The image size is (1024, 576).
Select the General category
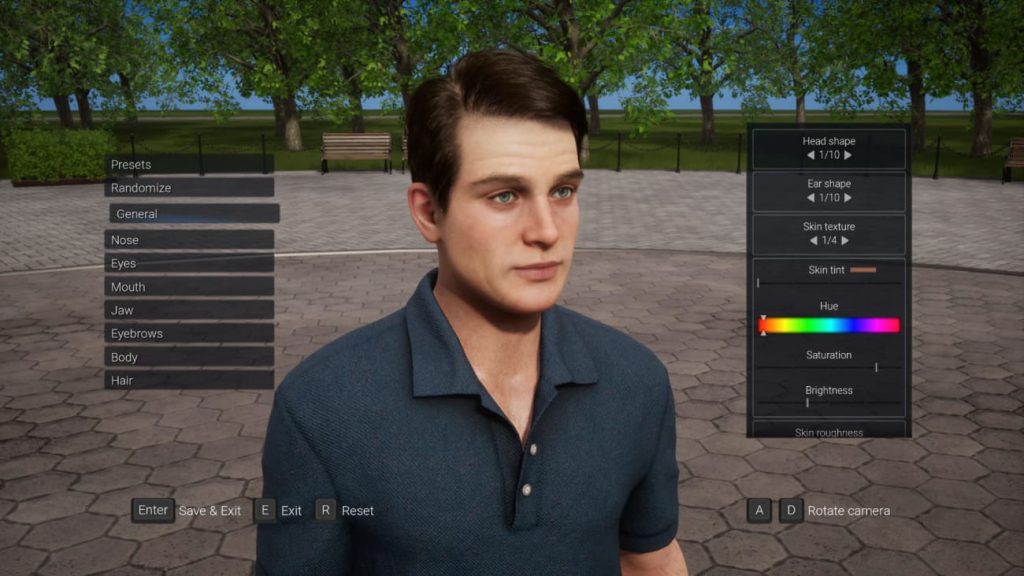pyautogui.click(x=194, y=214)
